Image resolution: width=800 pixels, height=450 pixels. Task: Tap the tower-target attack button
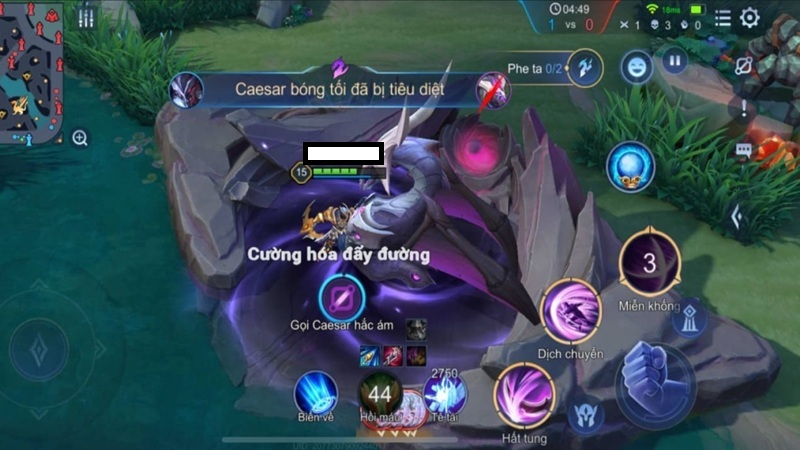point(689,317)
